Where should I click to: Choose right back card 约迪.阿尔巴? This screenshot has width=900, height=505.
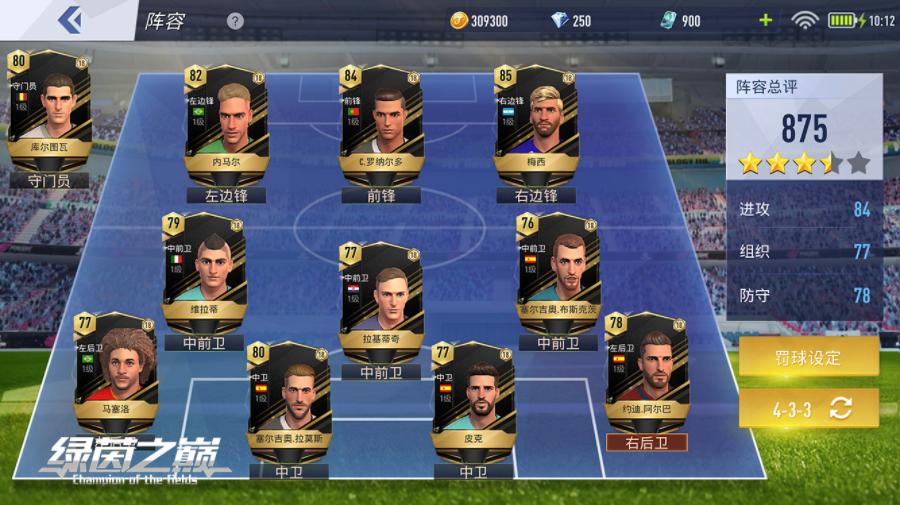click(646, 370)
